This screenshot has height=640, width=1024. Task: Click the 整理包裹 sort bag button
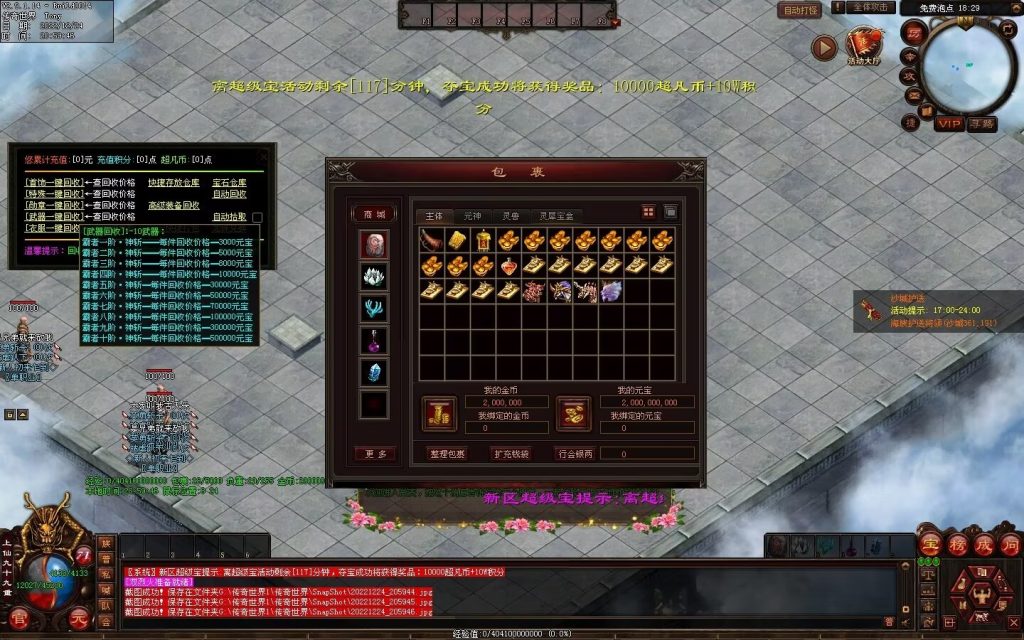447,453
